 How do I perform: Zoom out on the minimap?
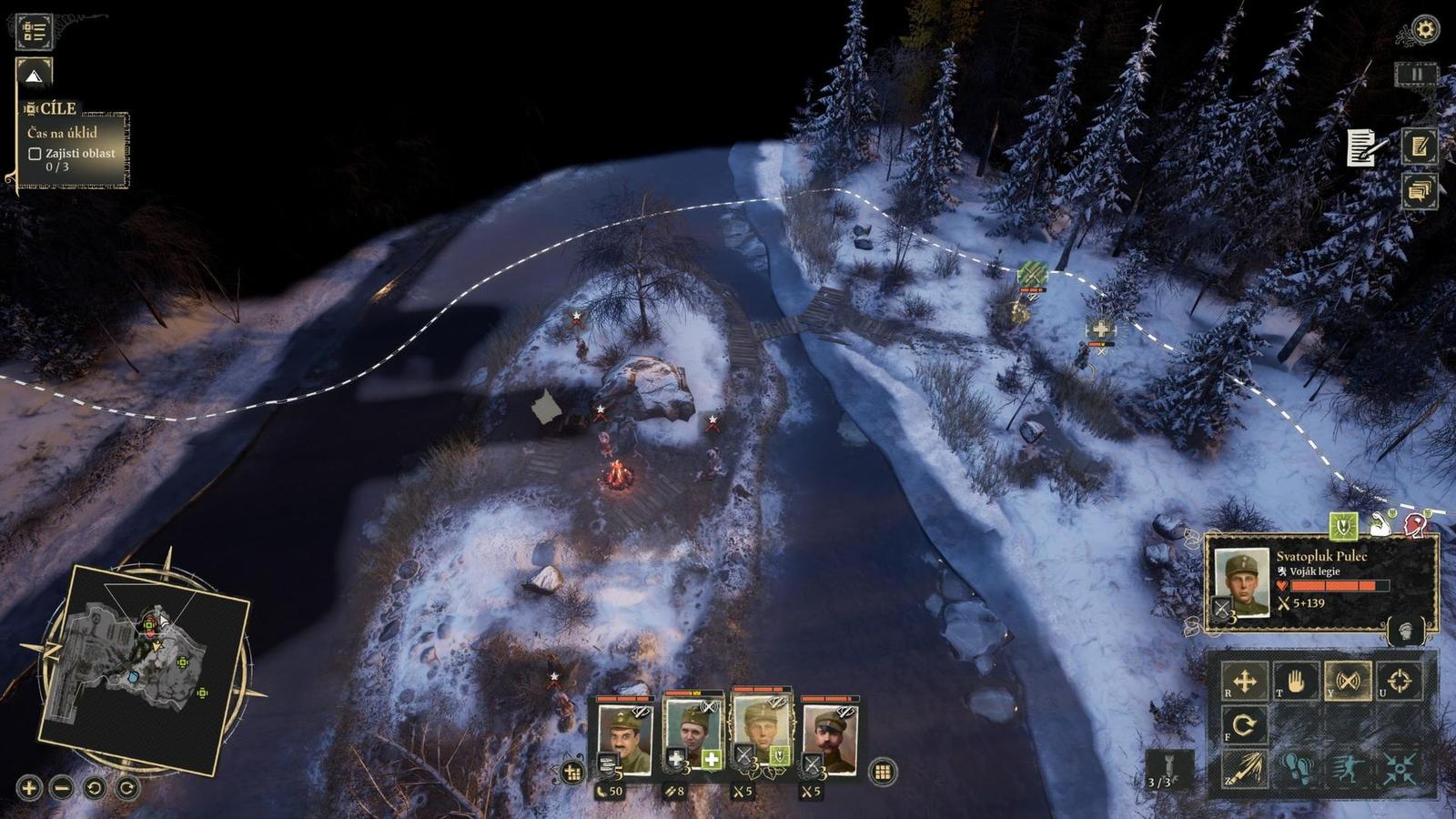[x=62, y=787]
